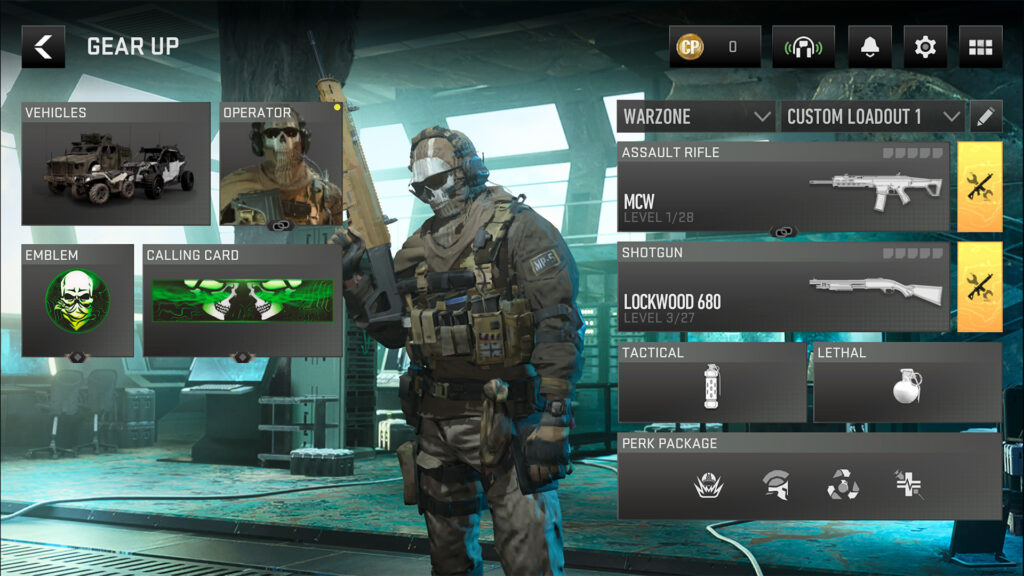This screenshot has height=576, width=1024.
Task: Select the Operator panel
Action: tap(281, 165)
